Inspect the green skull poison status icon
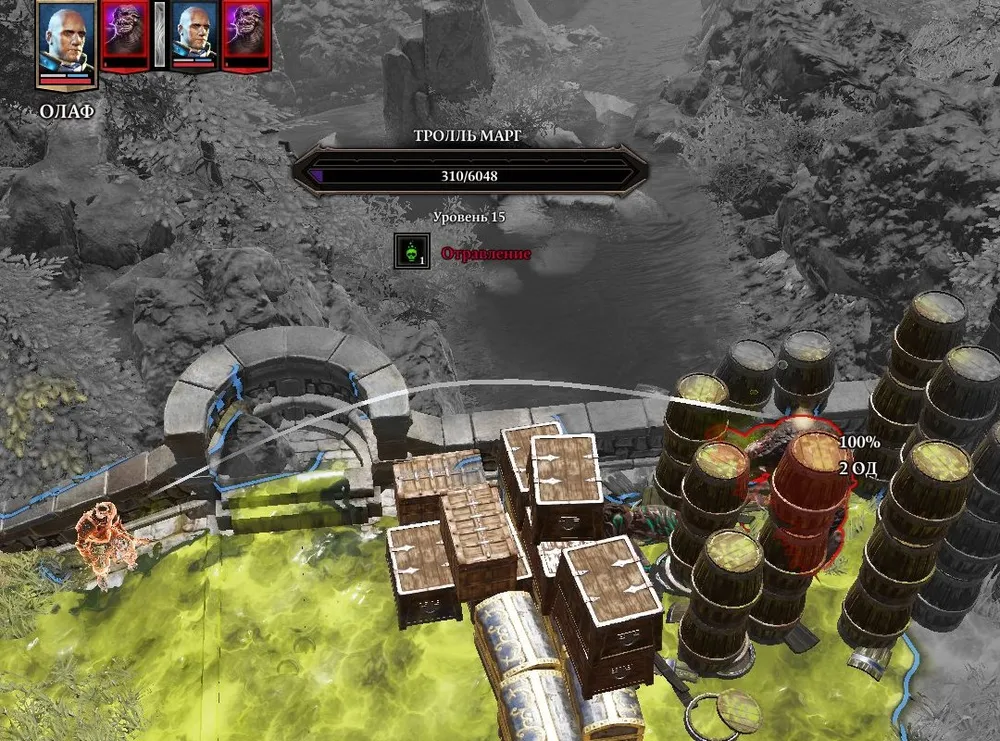The image size is (1000, 741). pyautogui.click(x=409, y=252)
